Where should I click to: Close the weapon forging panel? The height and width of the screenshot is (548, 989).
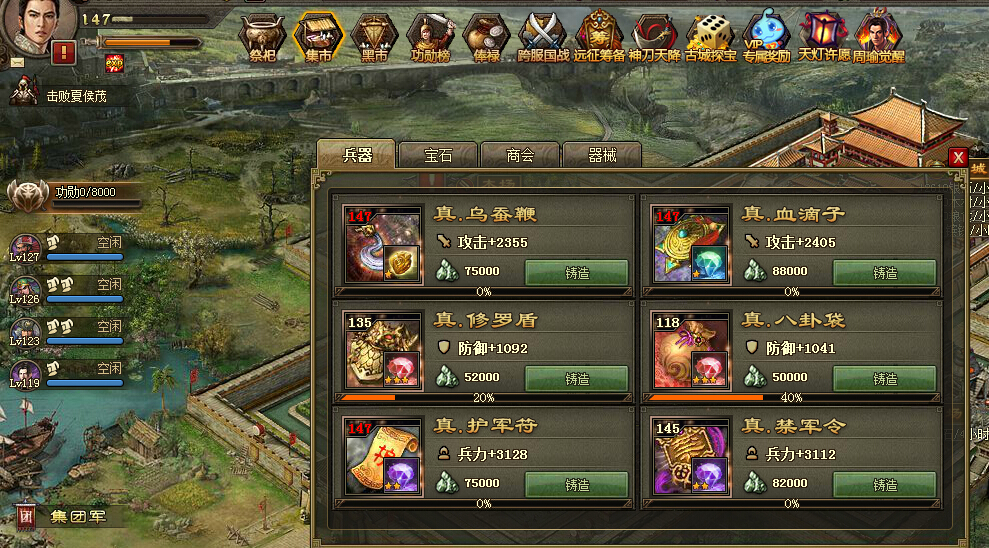tap(958, 157)
